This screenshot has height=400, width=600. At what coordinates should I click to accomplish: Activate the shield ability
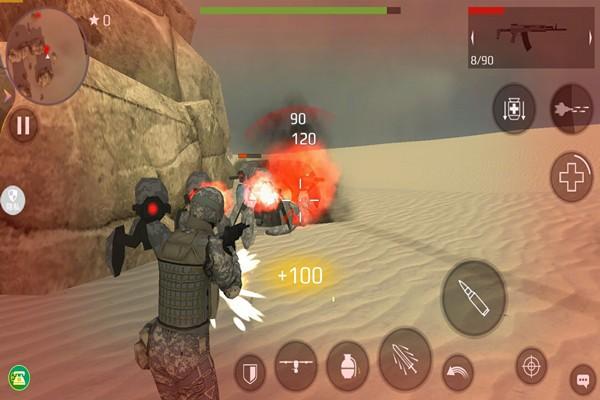tap(250, 375)
